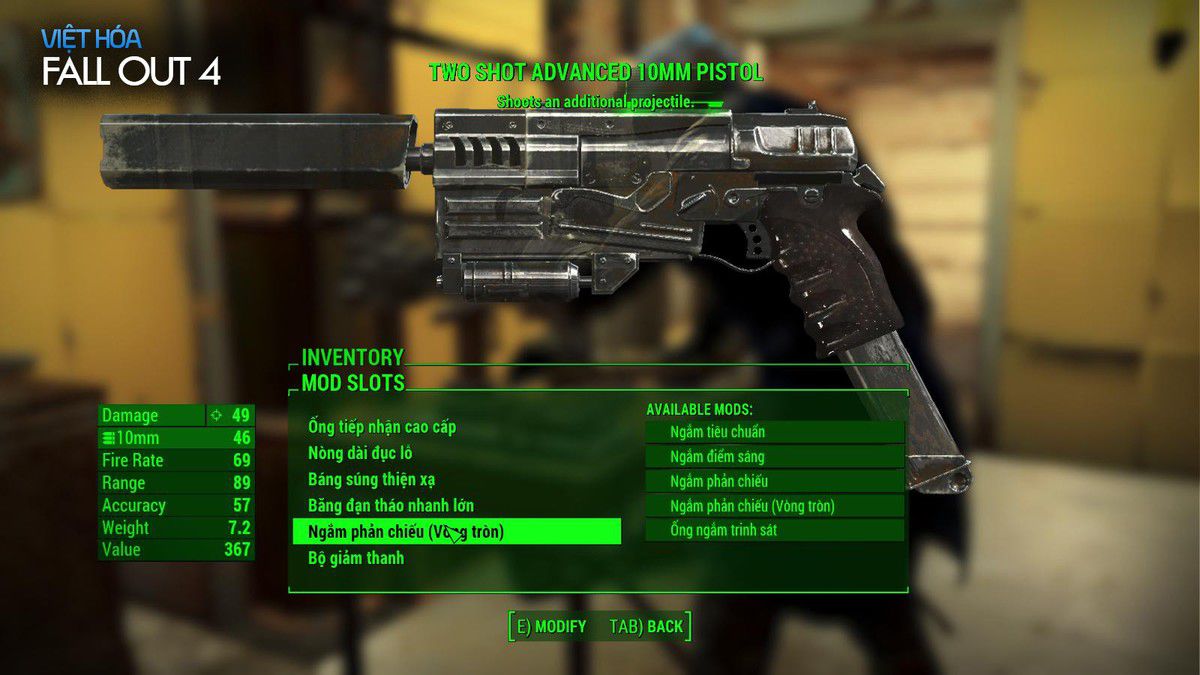Open the Báng súng thiện xạ slot
Screen dimensions: 1200x675
pyautogui.click(x=371, y=479)
